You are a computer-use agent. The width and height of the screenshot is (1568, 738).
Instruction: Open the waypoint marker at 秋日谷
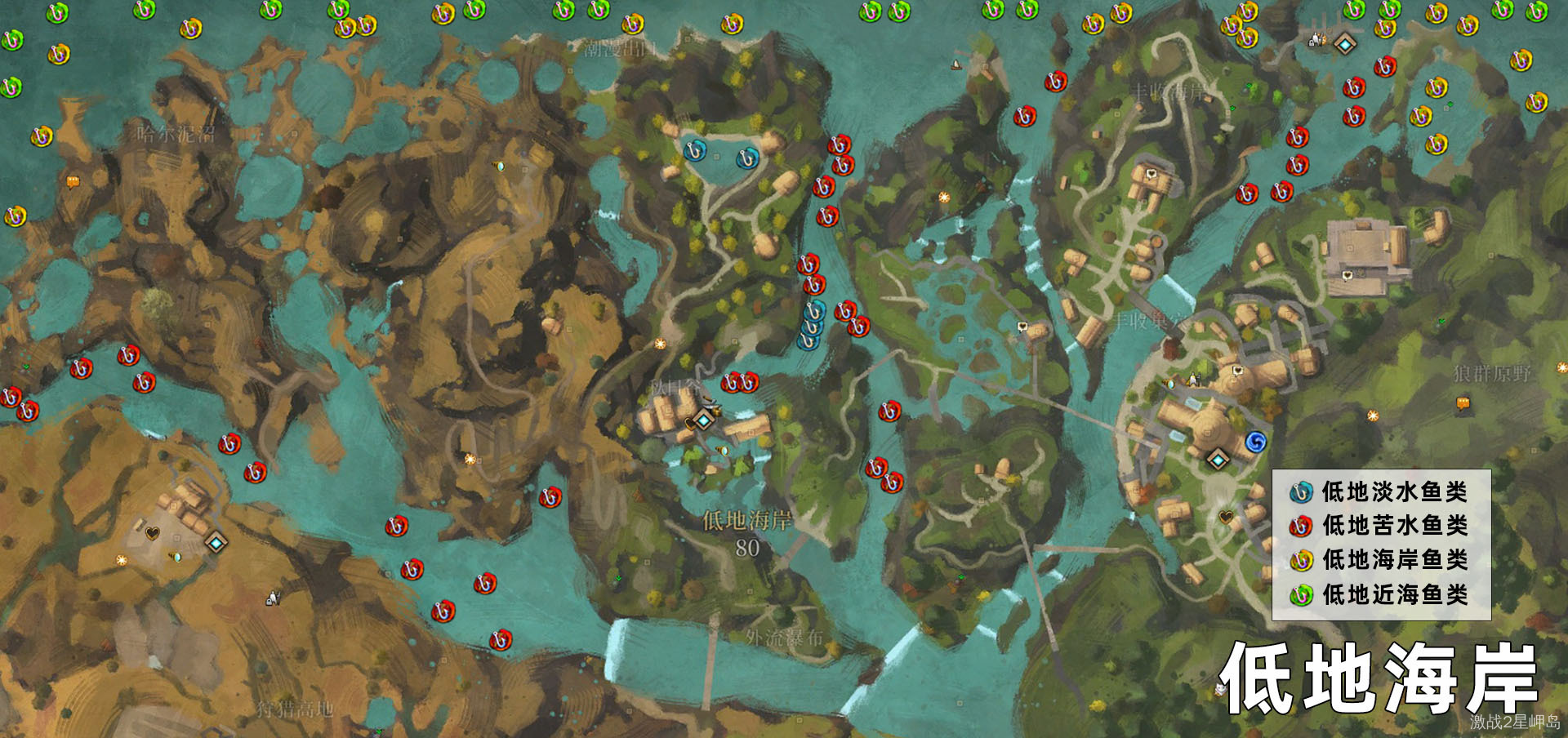tap(704, 420)
